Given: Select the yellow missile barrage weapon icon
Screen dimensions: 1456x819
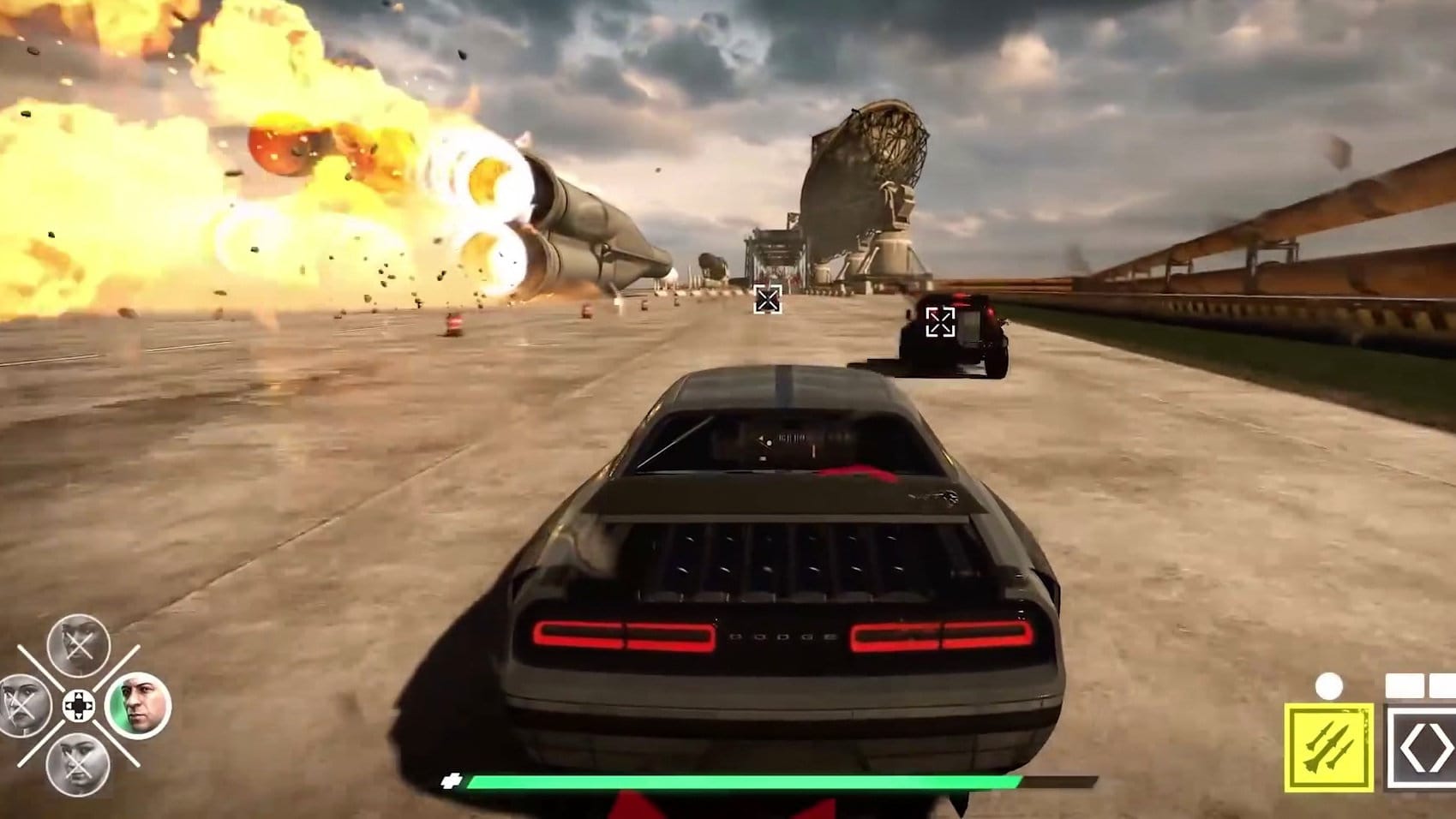Looking at the screenshot, I should [1328, 747].
